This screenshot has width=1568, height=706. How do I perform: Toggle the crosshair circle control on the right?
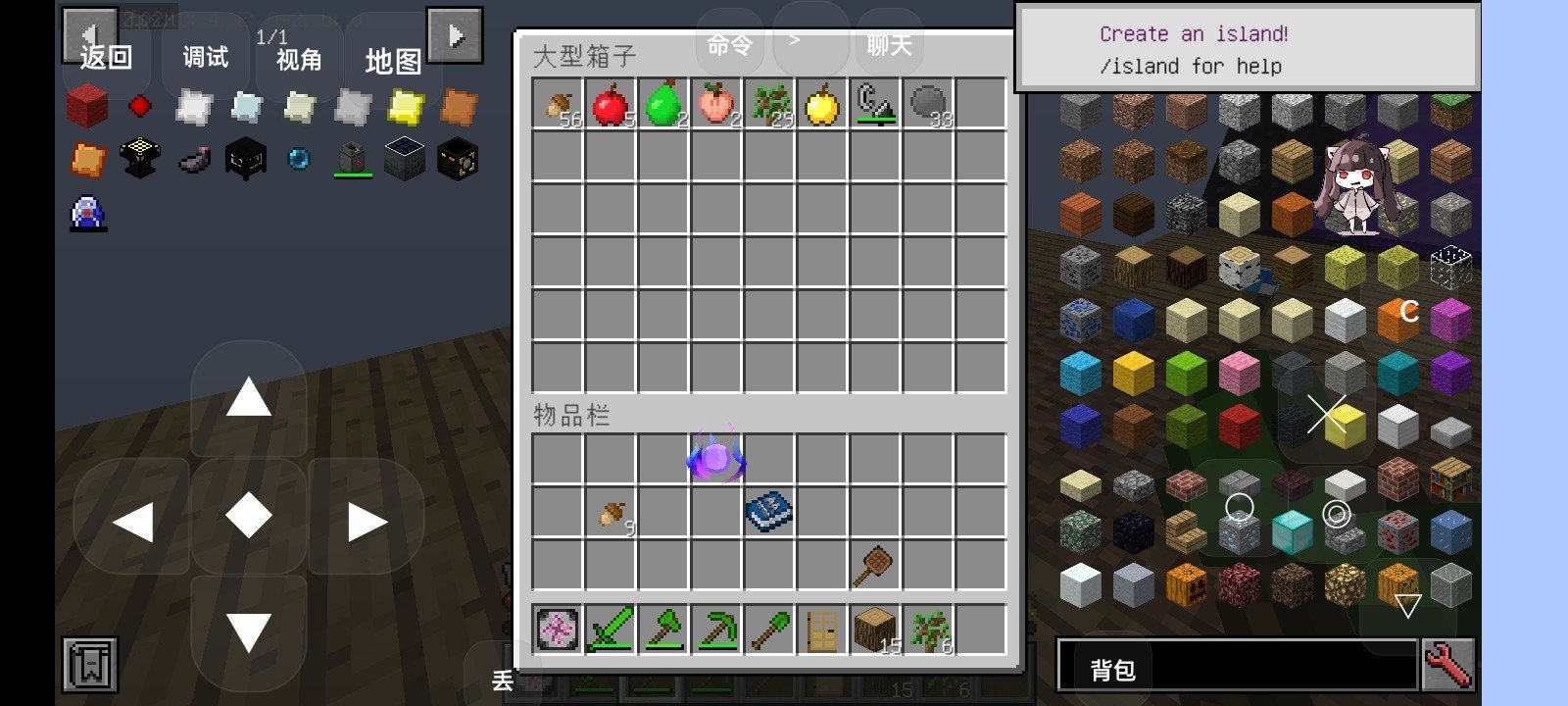pyautogui.click(x=1240, y=508)
